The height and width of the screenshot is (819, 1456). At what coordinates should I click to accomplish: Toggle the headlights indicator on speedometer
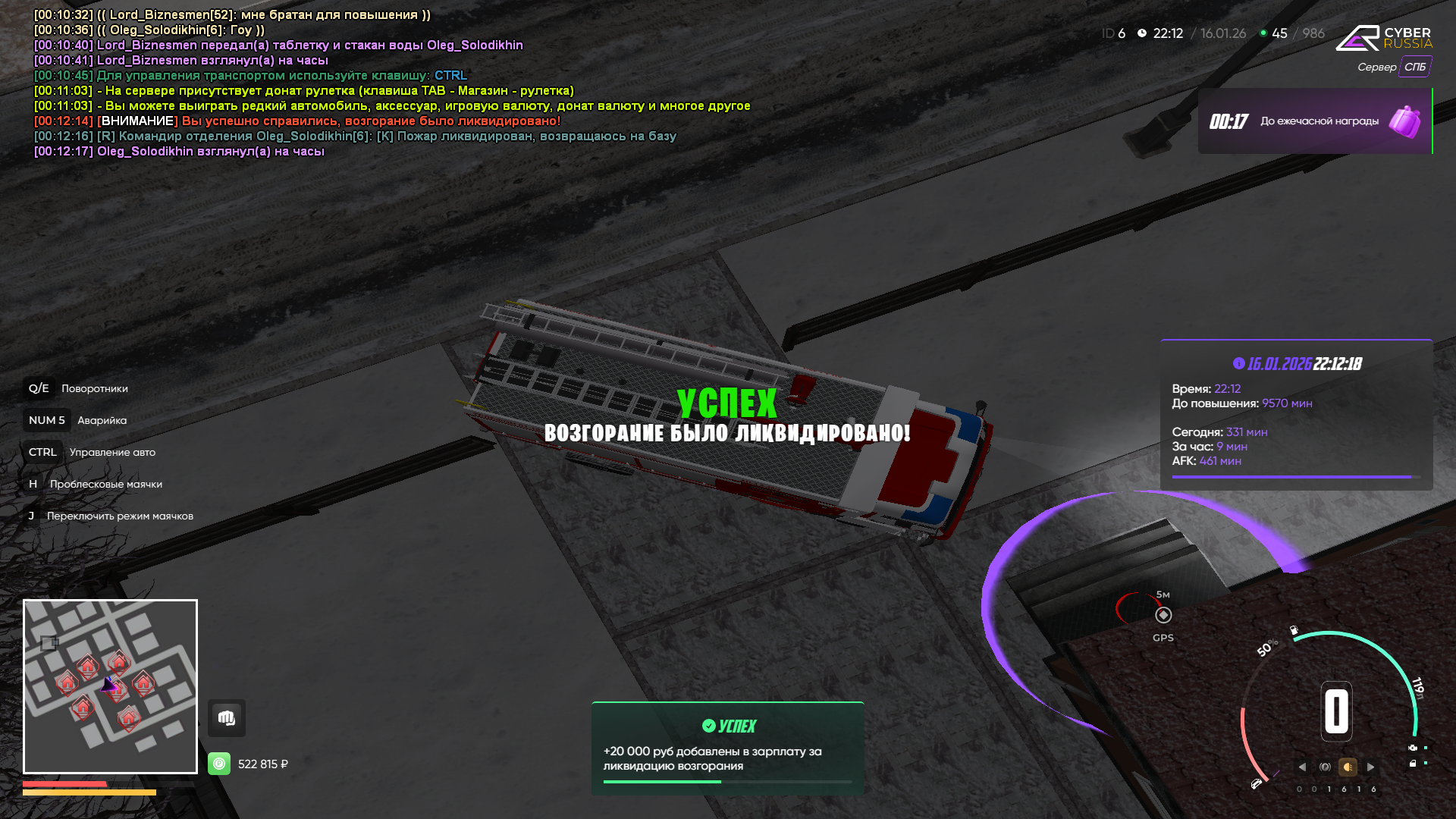tap(1348, 767)
